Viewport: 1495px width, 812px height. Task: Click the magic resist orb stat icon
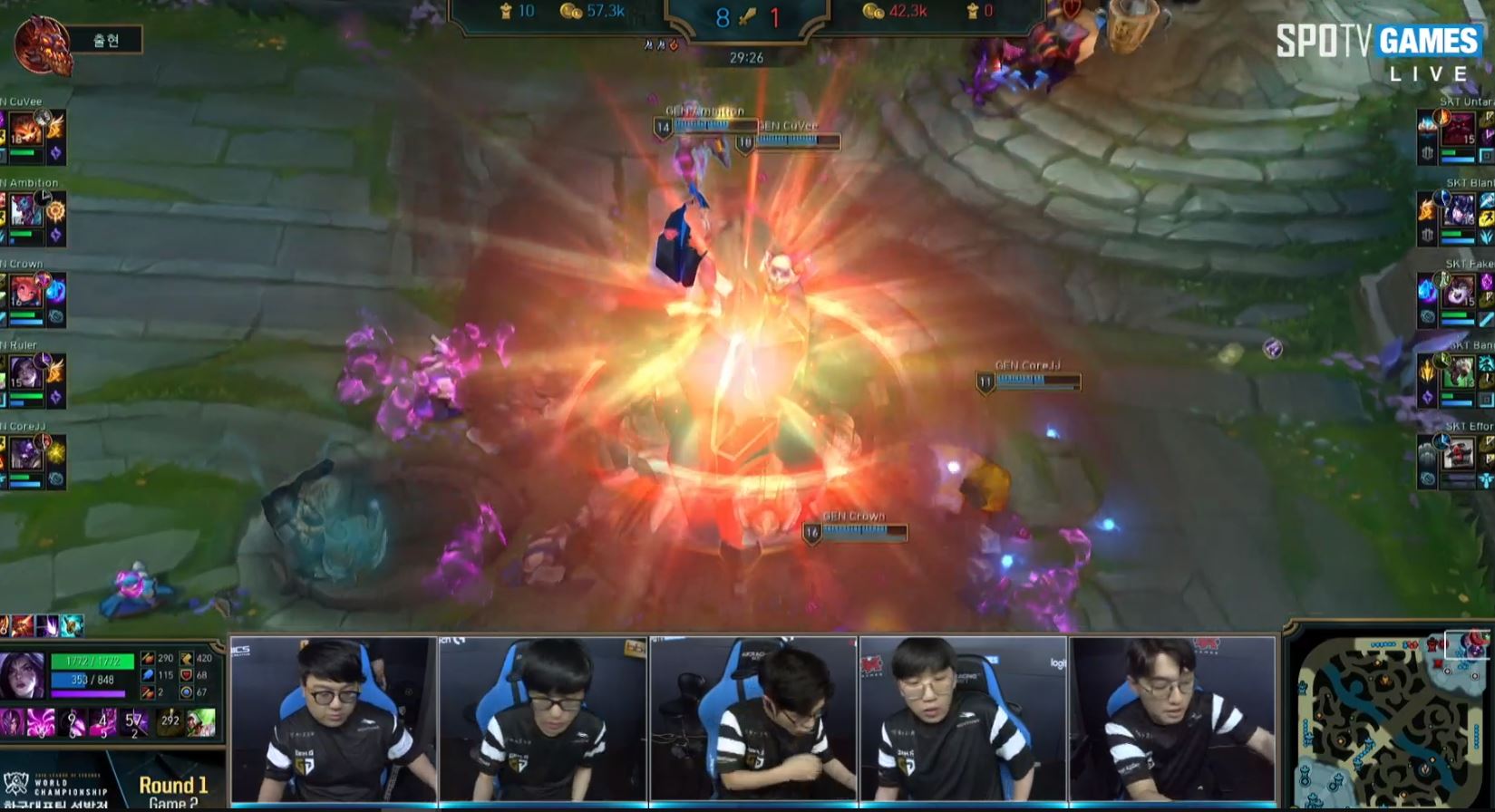click(x=188, y=693)
